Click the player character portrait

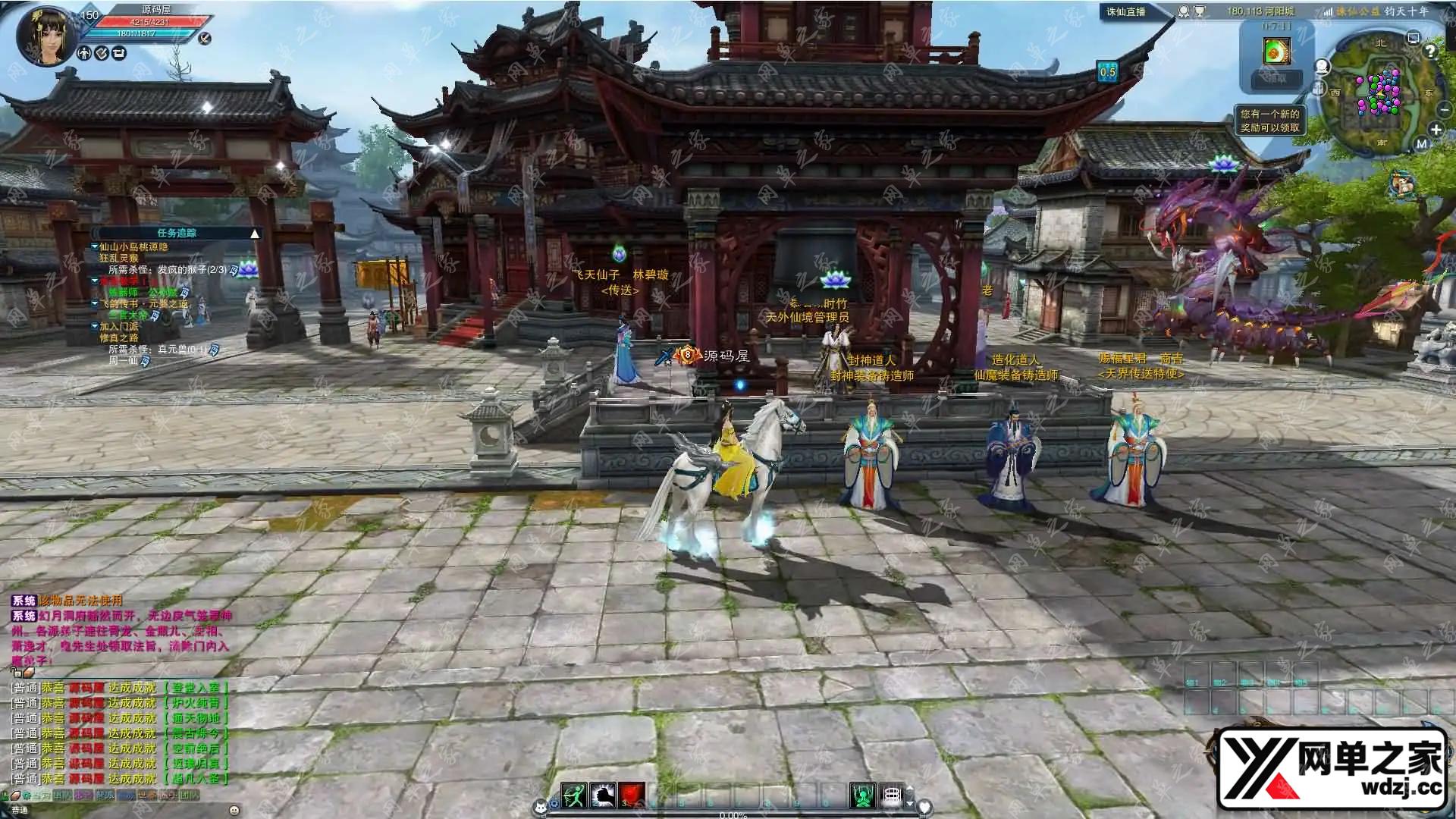click(47, 35)
